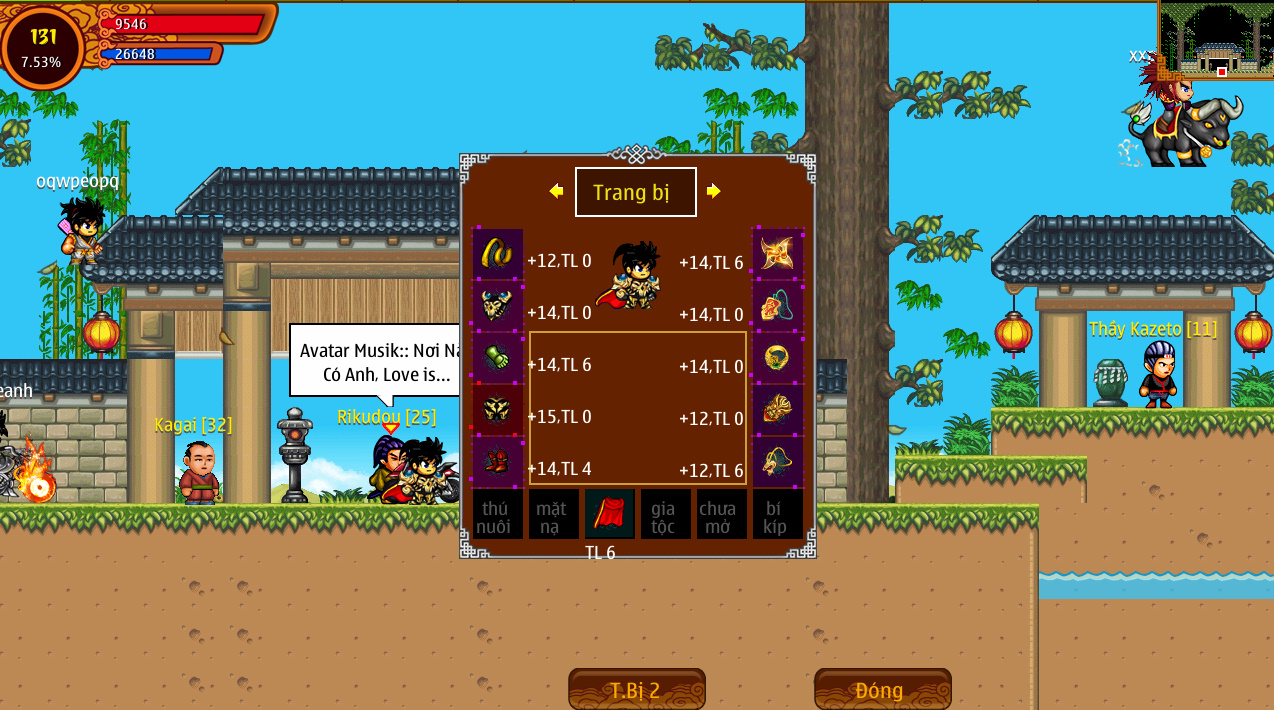The width and height of the screenshot is (1274, 710).
Task: Click the level 131 character badge
Action: click(x=43, y=47)
